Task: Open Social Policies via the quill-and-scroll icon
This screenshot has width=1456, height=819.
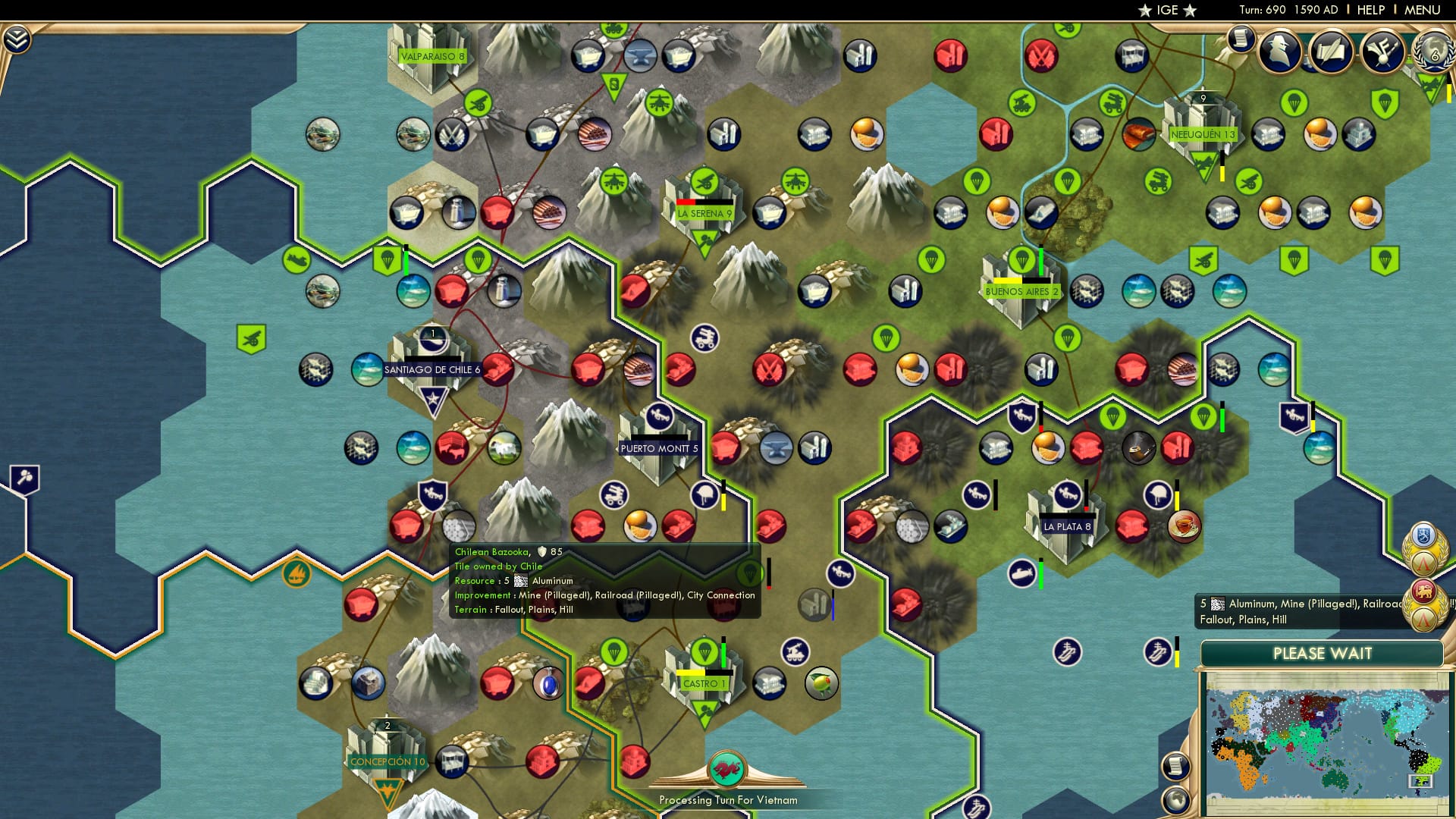Action: [1332, 50]
